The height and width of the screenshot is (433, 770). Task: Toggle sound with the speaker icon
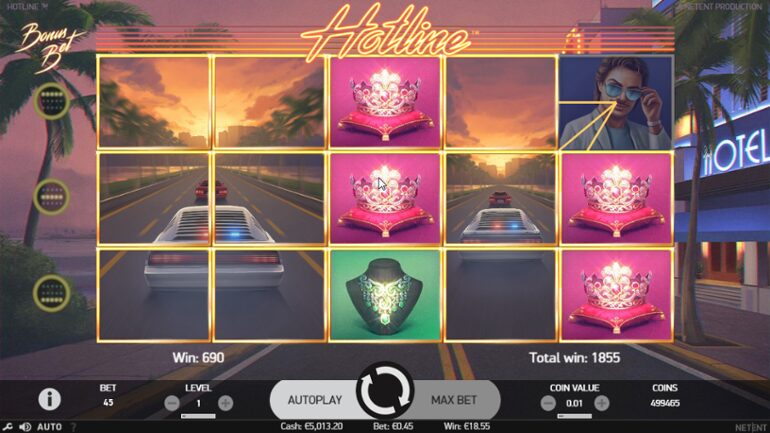(x=23, y=427)
